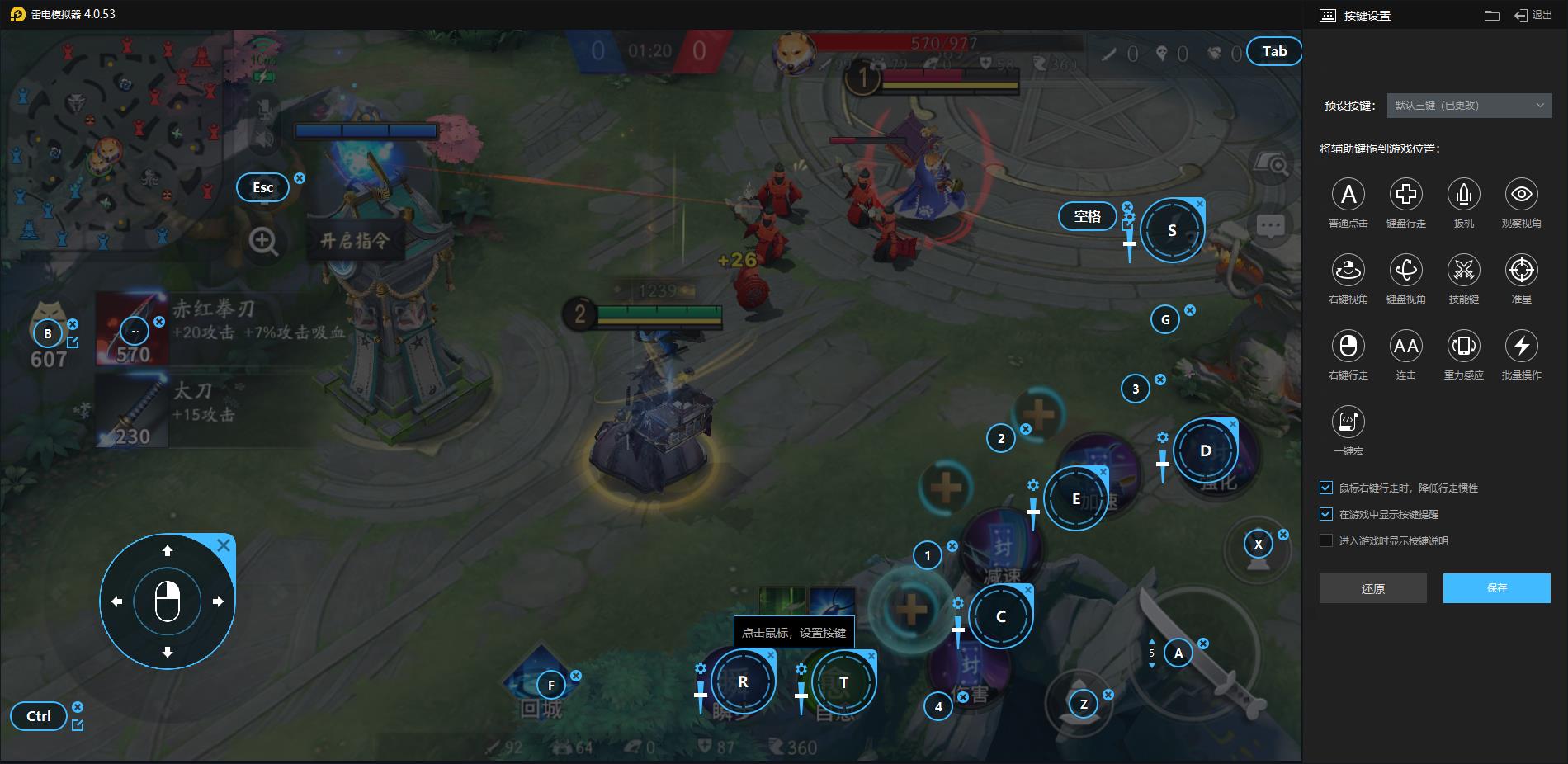Select the Esc key mapping
1568x764 pixels.
(262, 187)
